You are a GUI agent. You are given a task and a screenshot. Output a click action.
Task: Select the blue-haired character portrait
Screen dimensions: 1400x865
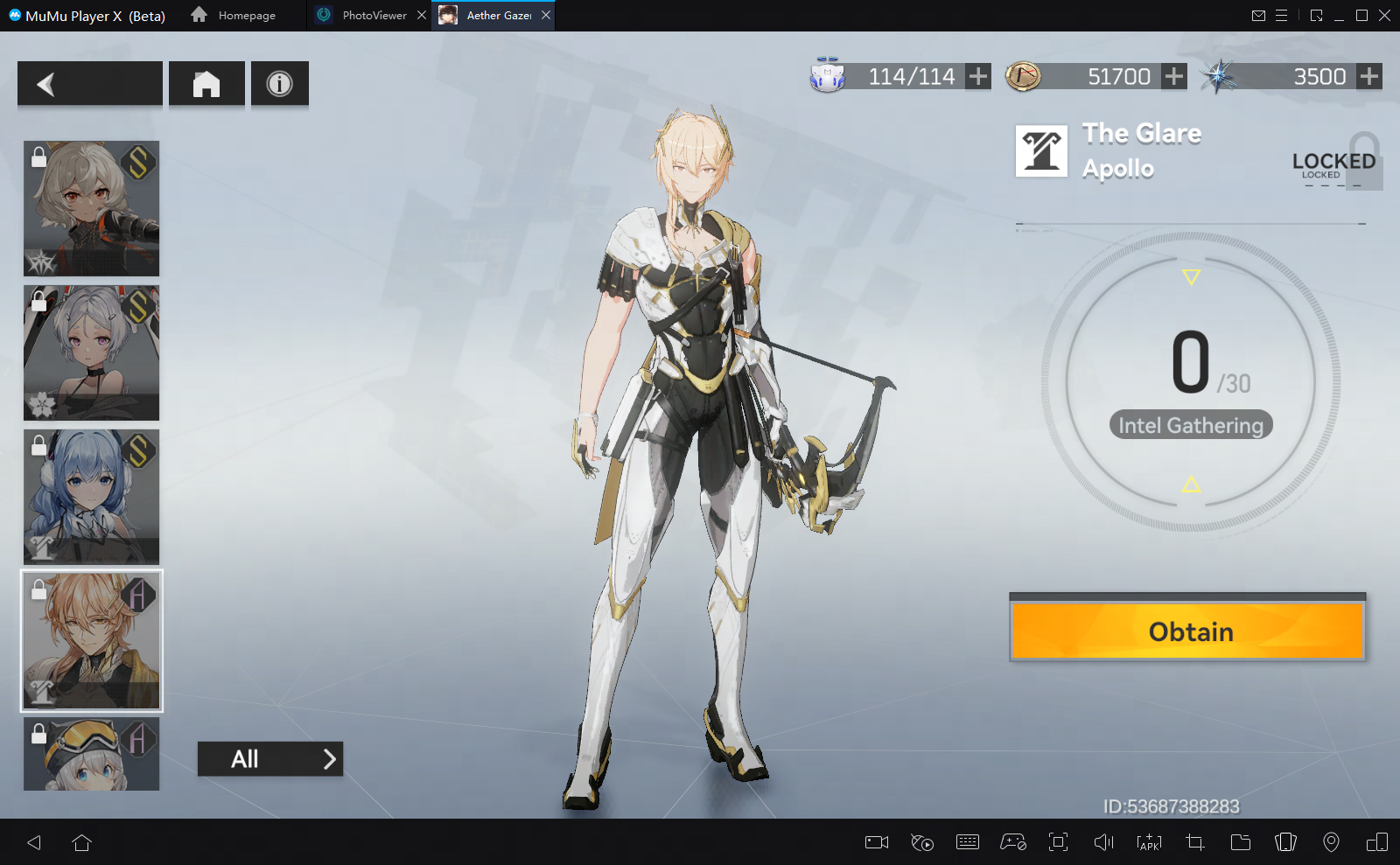92,496
